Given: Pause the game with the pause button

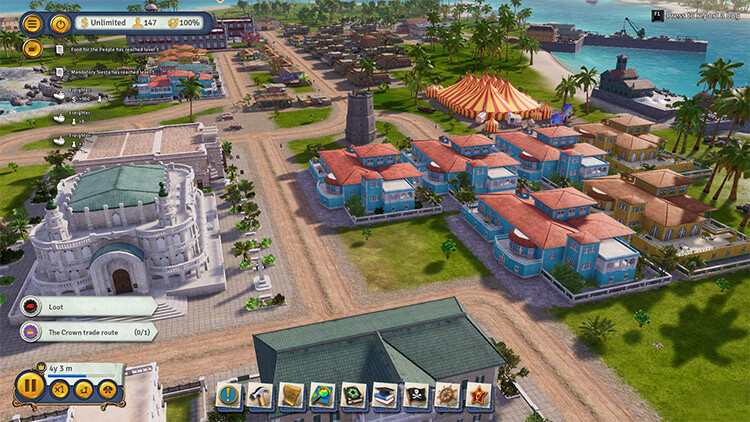Looking at the screenshot, I should [x=30, y=386].
